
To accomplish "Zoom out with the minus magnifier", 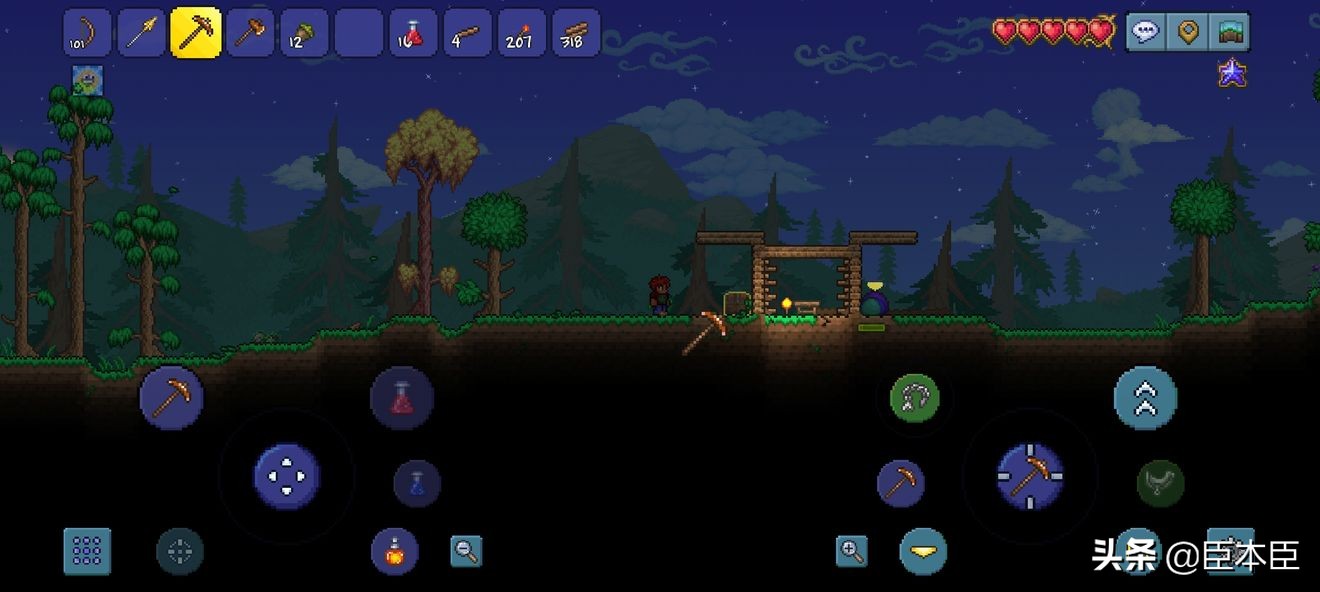I will point(466,550).
